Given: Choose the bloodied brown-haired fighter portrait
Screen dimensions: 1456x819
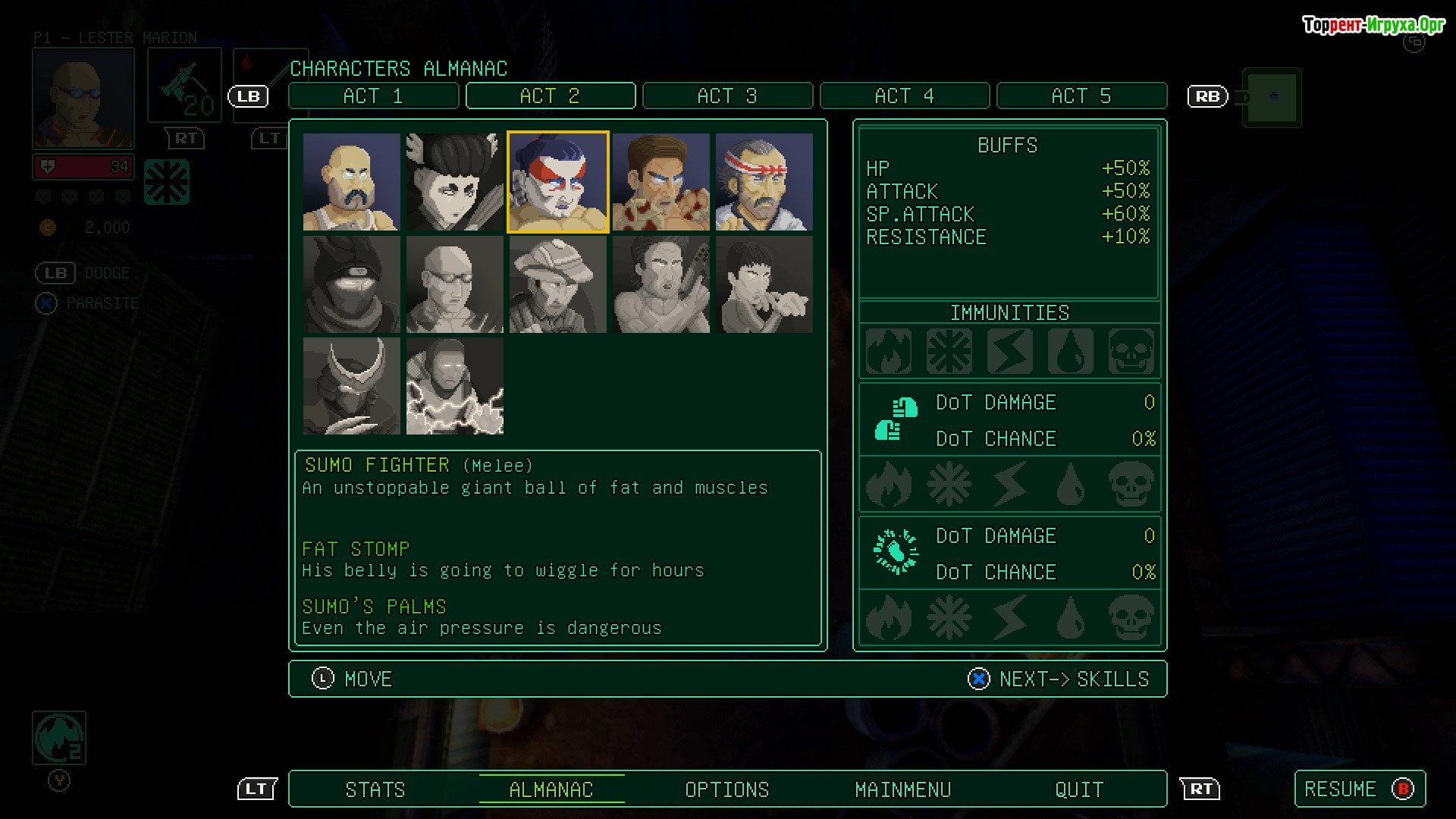Looking at the screenshot, I should [x=661, y=182].
